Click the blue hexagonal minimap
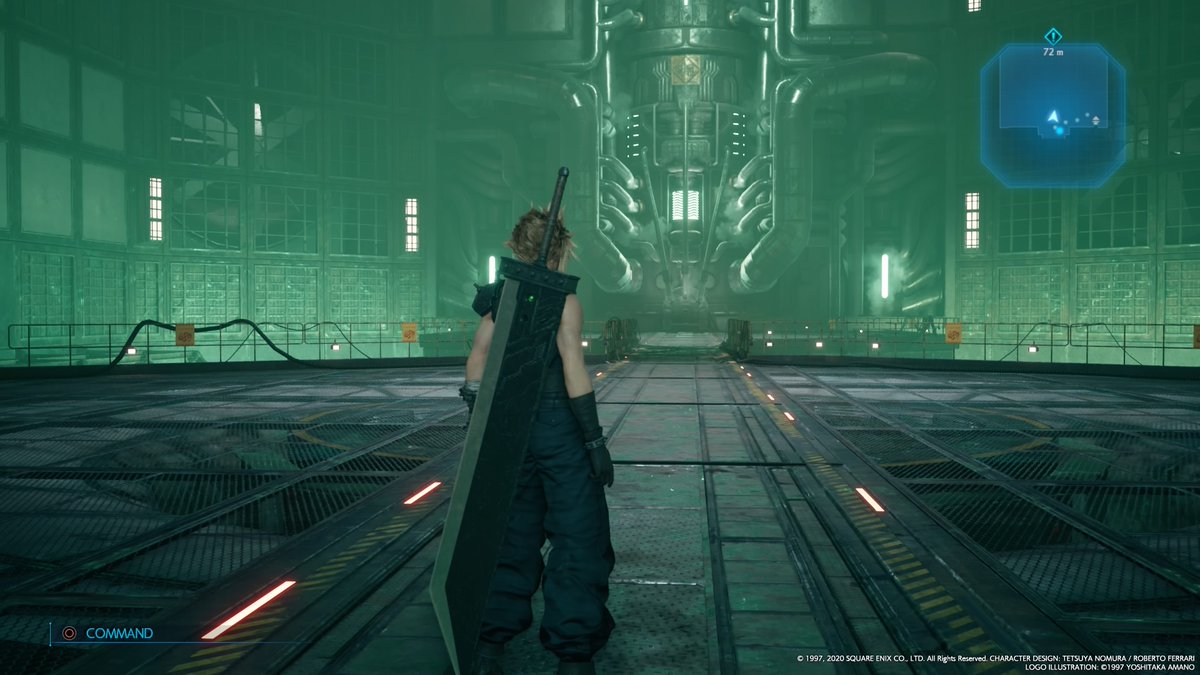 click(1052, 116)
